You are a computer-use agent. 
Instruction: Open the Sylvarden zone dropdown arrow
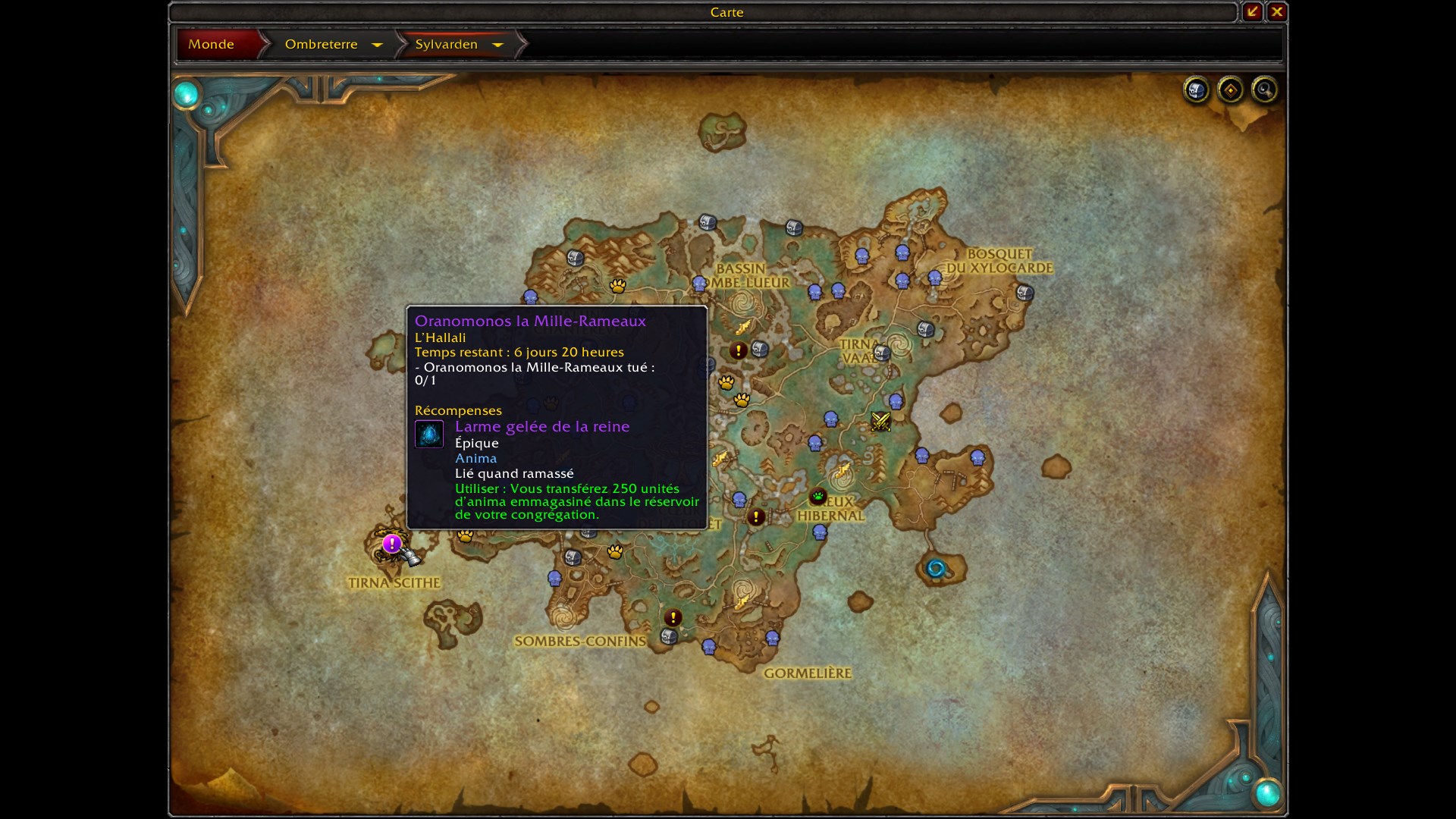pos(497,45)
